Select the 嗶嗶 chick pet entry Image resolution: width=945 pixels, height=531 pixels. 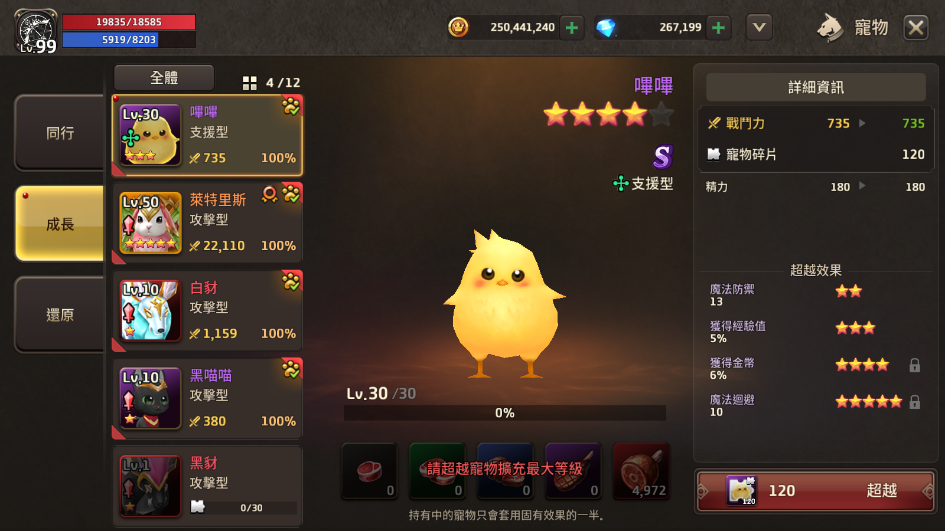pyautogui.click(x=208, y=135)
